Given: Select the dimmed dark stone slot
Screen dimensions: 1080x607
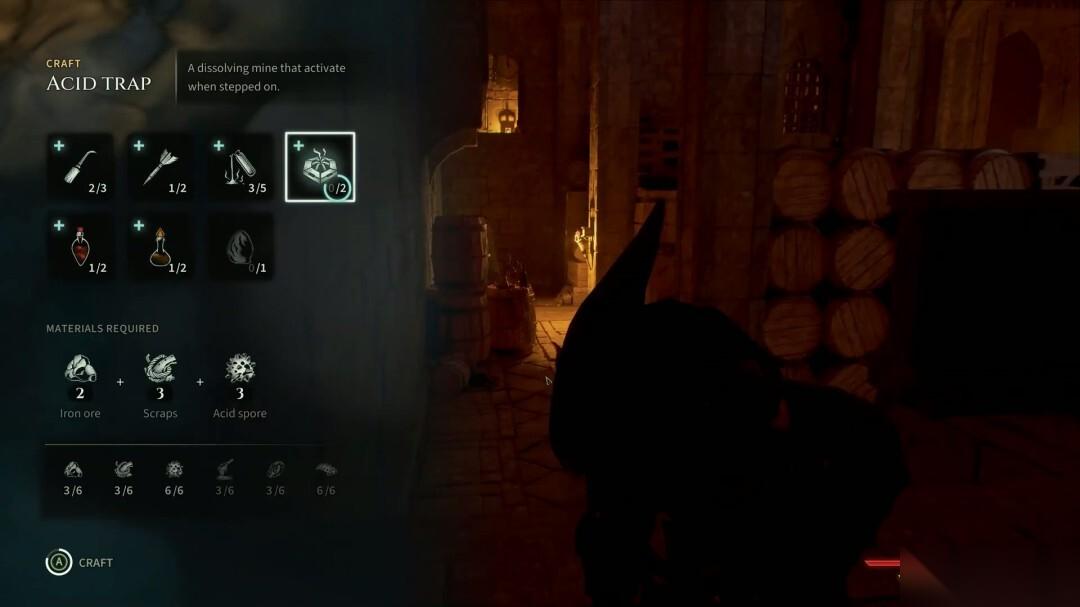Looking at the screenshot, I should (240, 246).
